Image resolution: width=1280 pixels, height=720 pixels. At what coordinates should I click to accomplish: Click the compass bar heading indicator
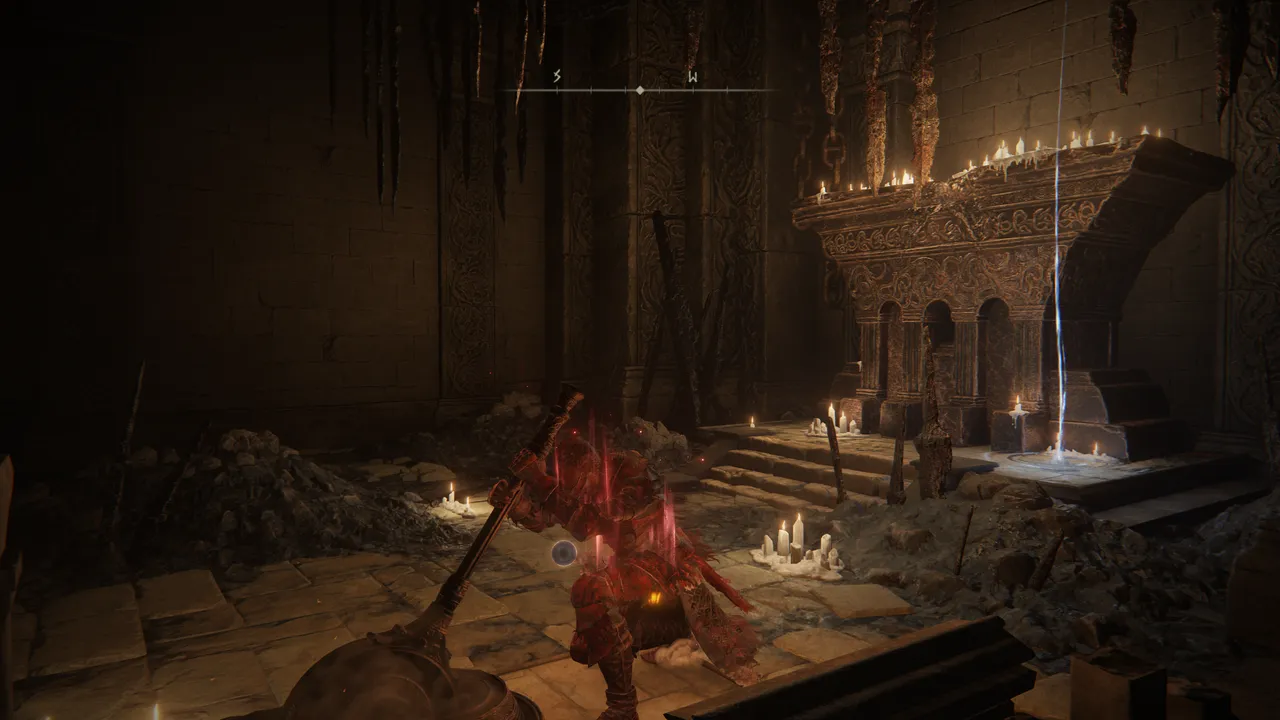(x=640, y=90)
